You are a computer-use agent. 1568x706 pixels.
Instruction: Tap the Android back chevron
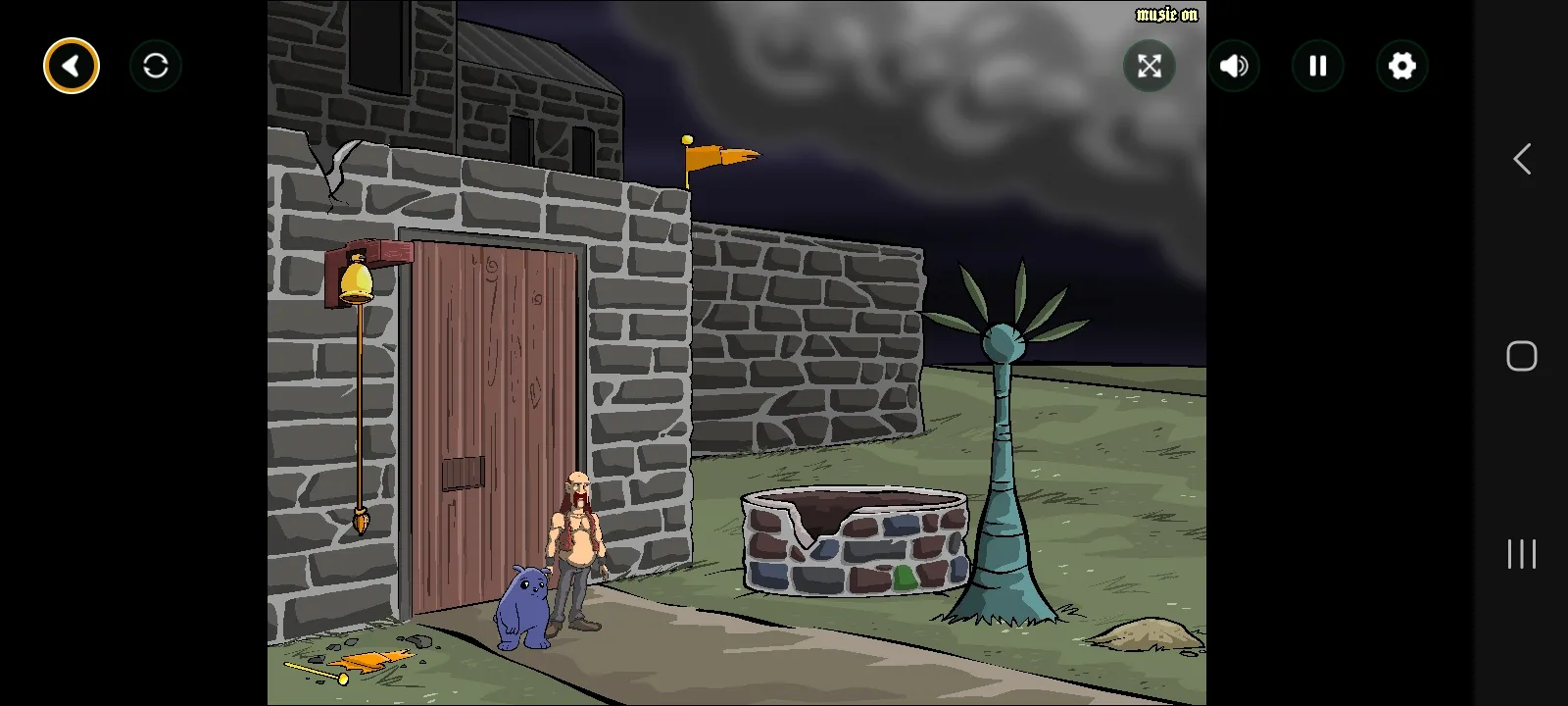[x=1521, y=159]
